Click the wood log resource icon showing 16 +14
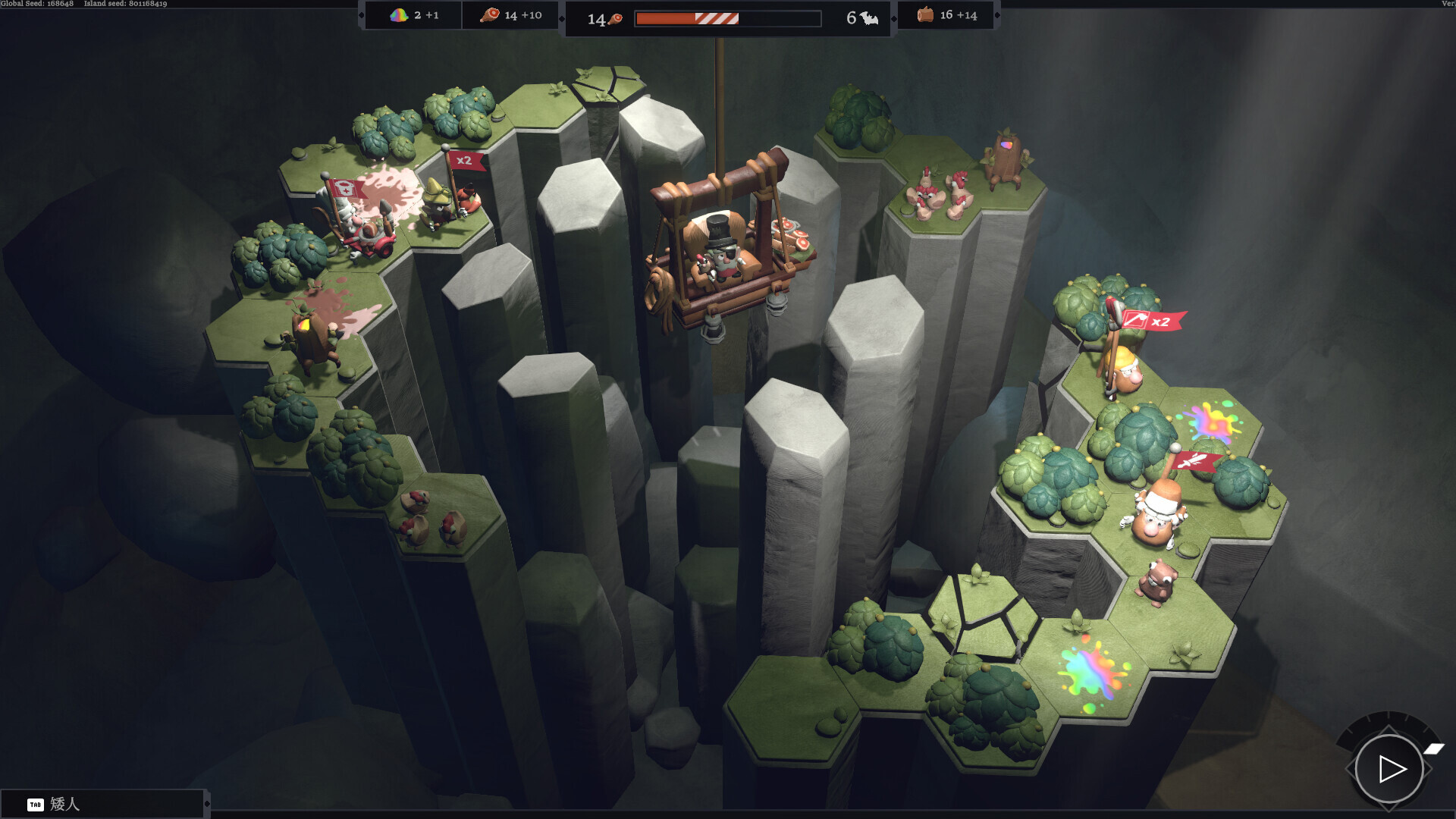The image size is (1456, 819). tap(927, 14)
